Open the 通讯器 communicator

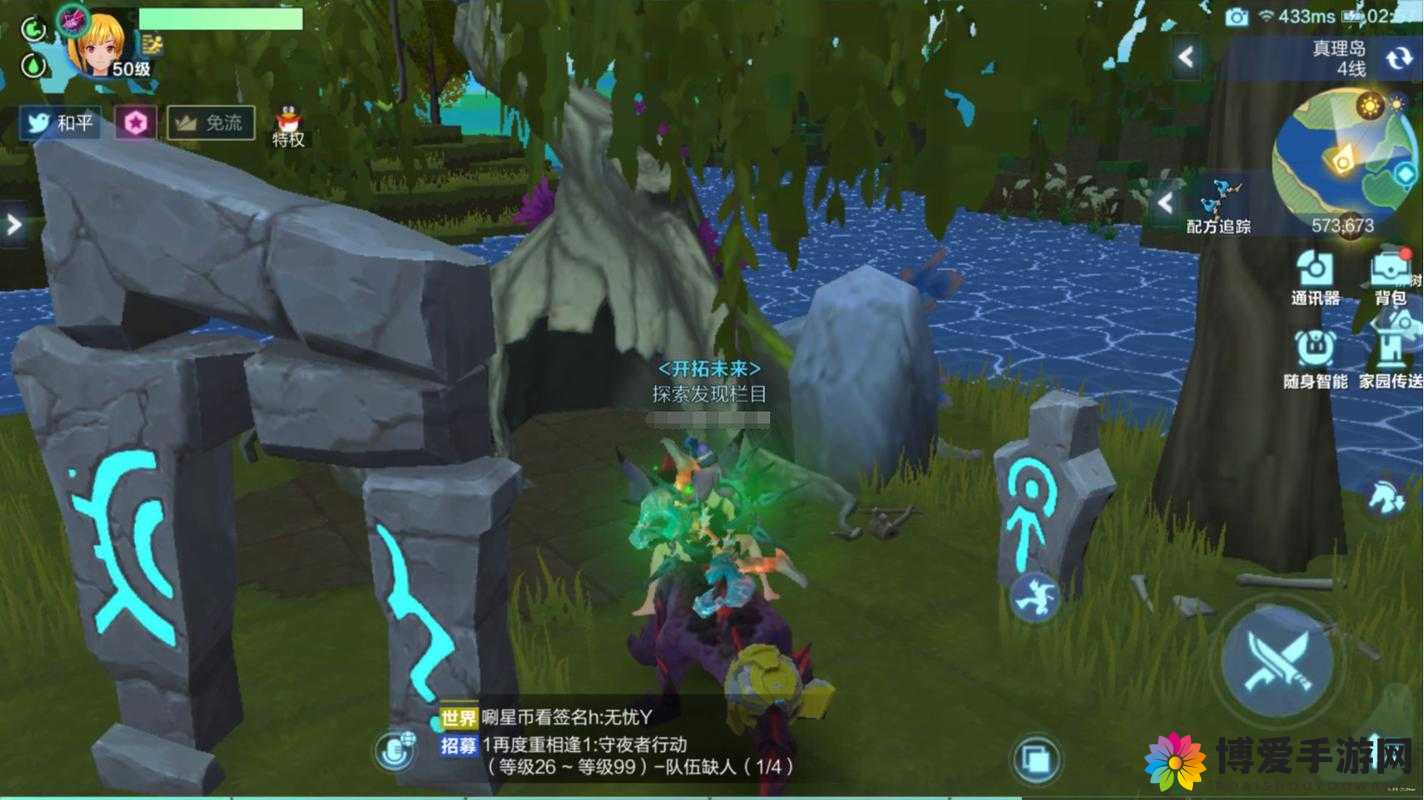(x=1314, y=277)
